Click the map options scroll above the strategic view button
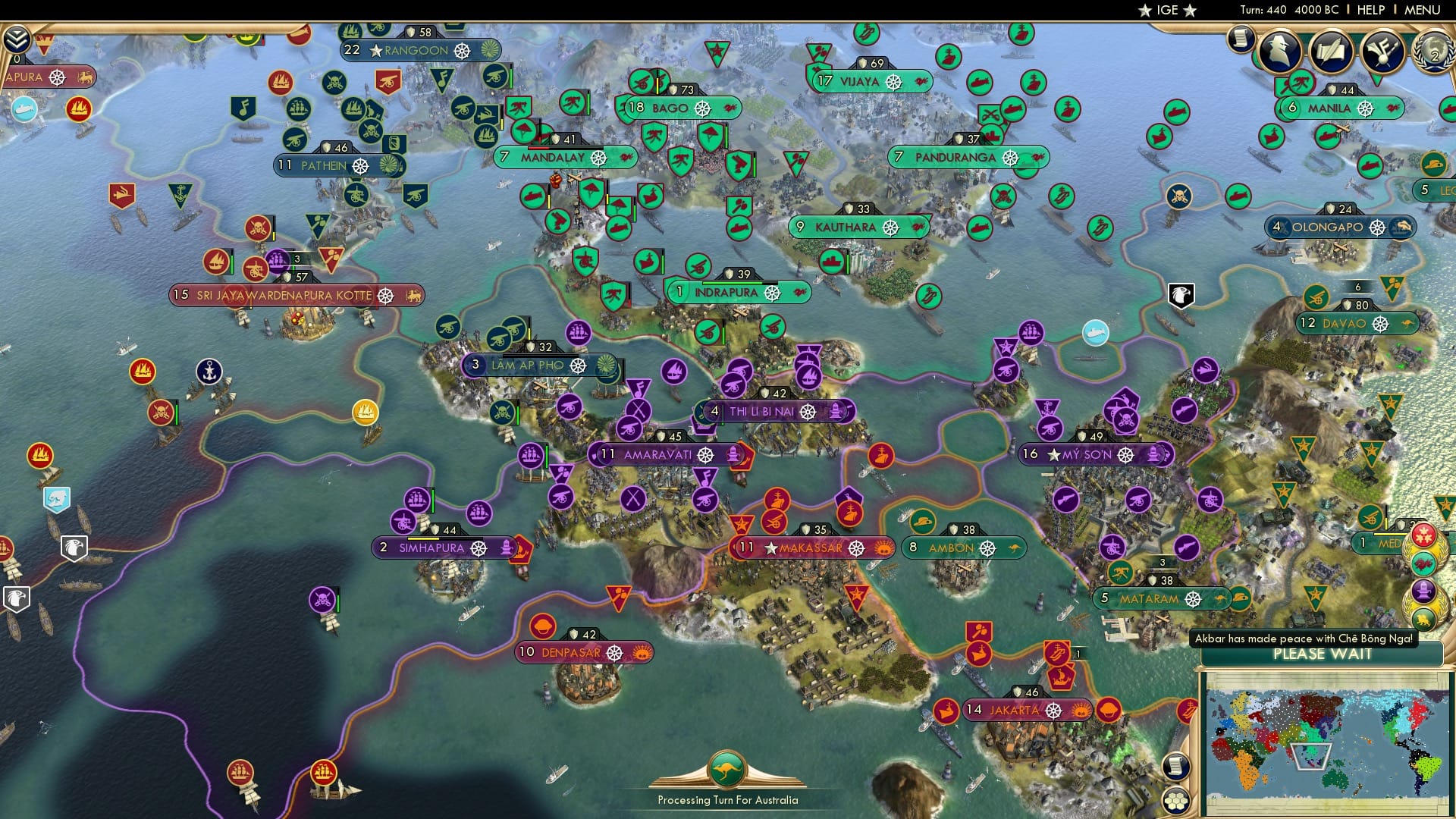 pos(1176,767)
